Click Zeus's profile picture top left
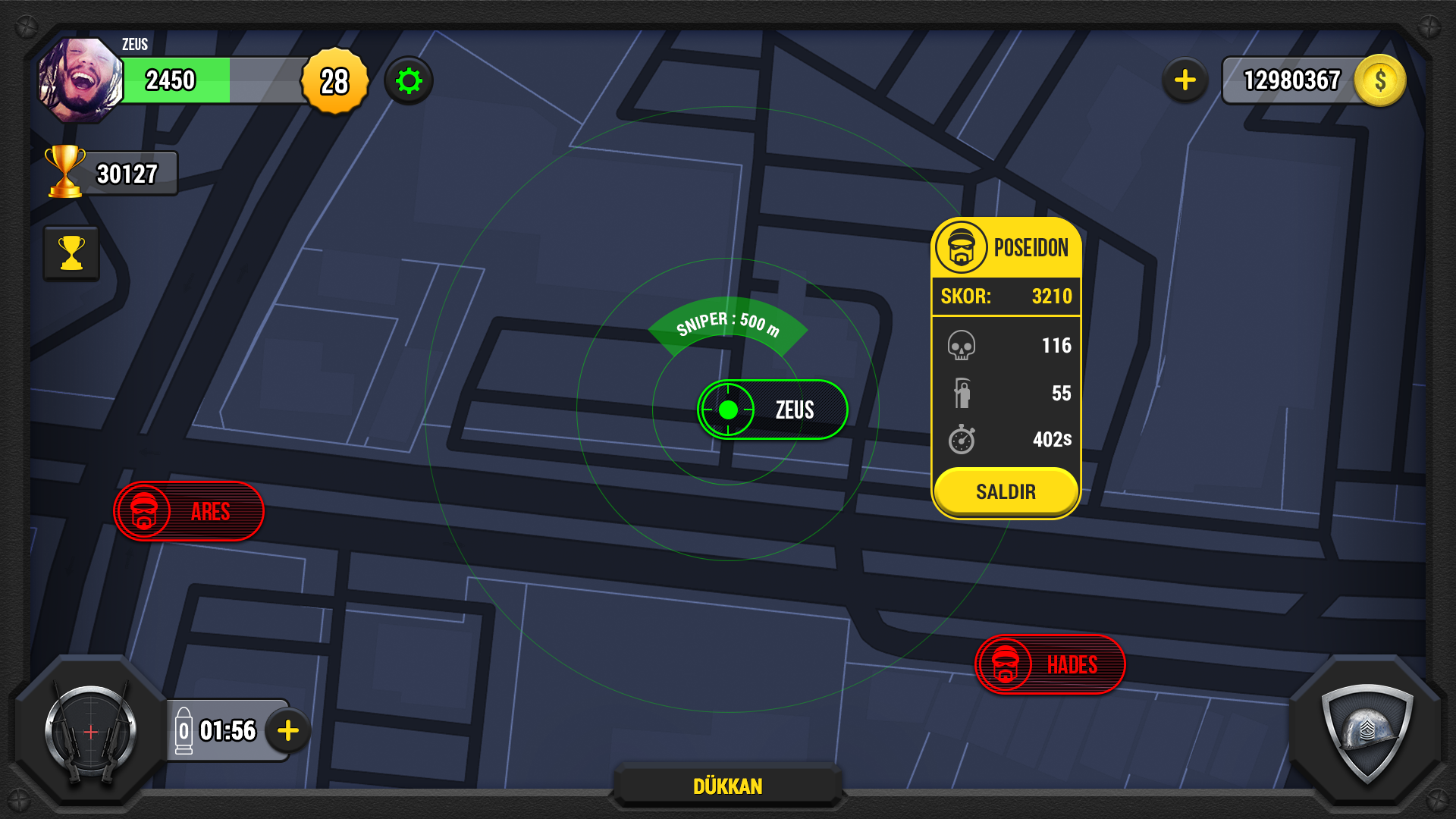Screen dimensions: 1456x819 (80, 76)
